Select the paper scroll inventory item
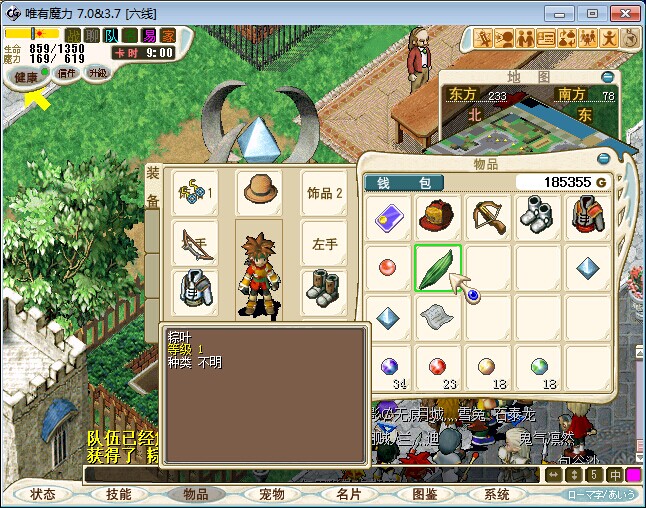Screen dimensions: 646x508 coord(438,318)
